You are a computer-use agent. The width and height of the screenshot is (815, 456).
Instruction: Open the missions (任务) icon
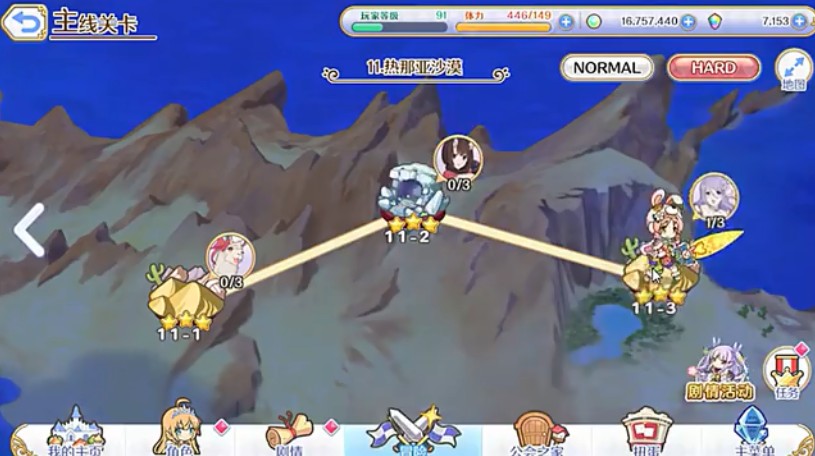click(x=787, y=372)
